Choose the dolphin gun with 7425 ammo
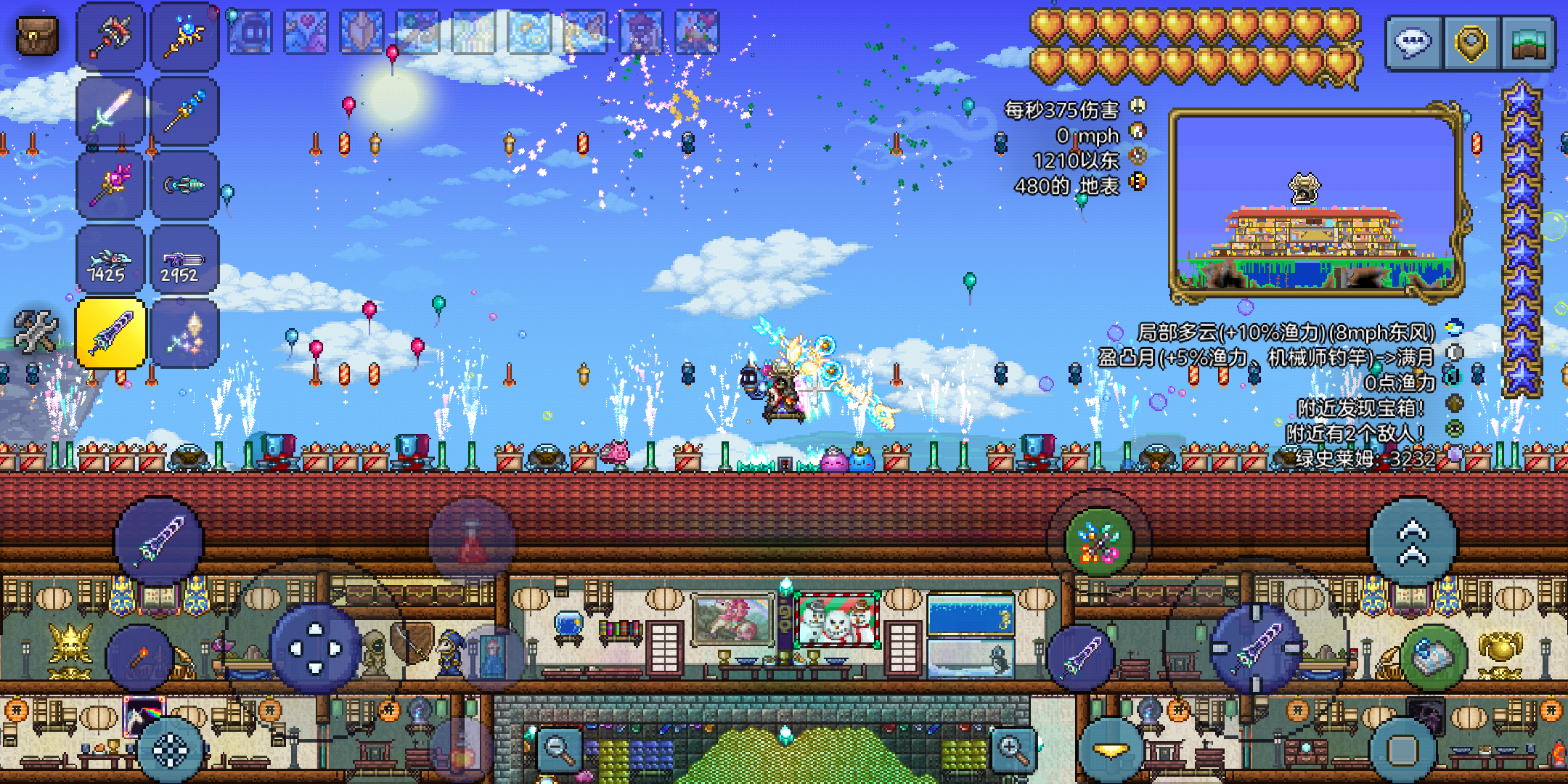1568x784 pixels. (111, 260)
